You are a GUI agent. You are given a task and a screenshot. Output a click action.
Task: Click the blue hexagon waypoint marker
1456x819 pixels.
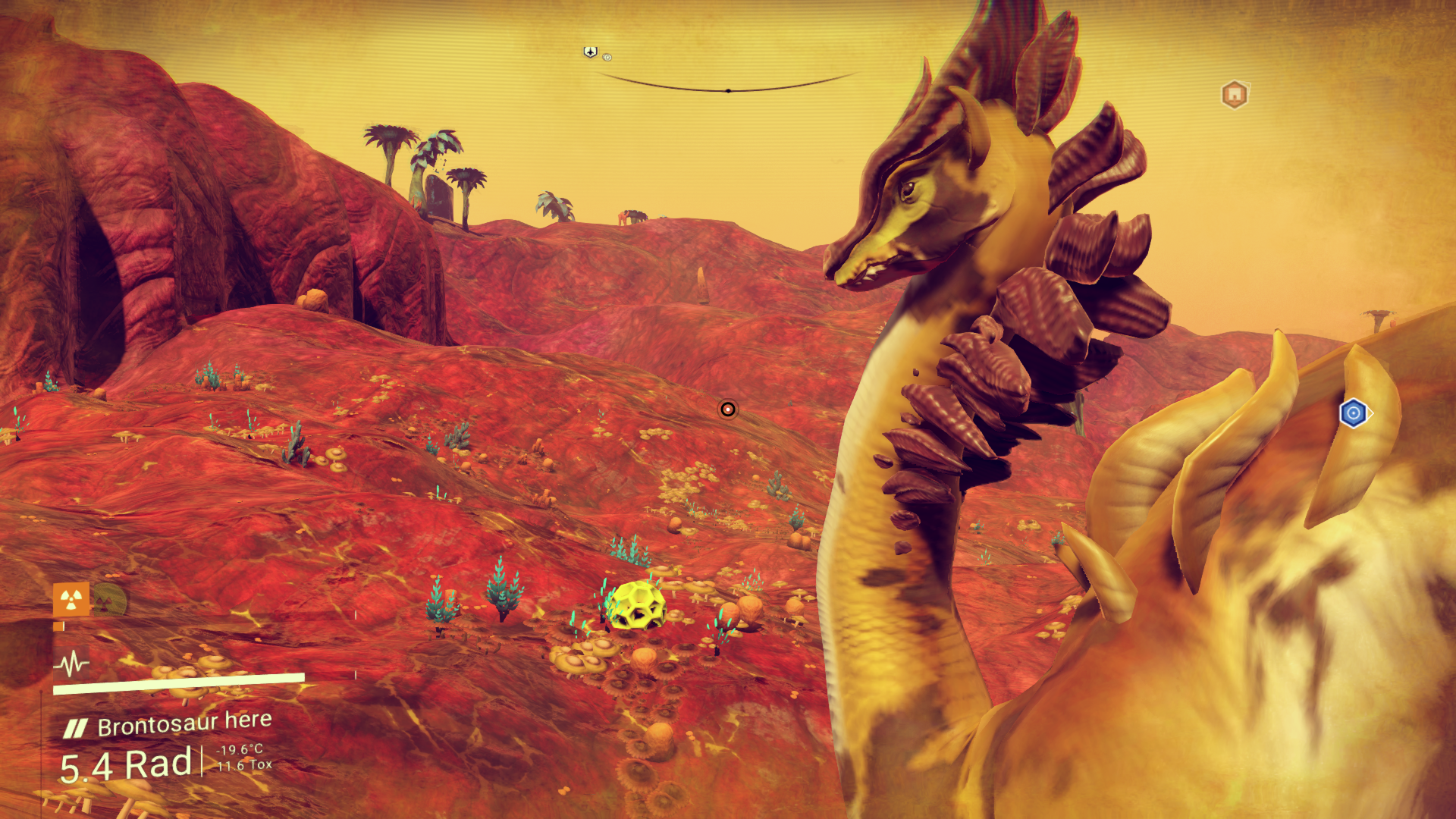(1354, 413)
